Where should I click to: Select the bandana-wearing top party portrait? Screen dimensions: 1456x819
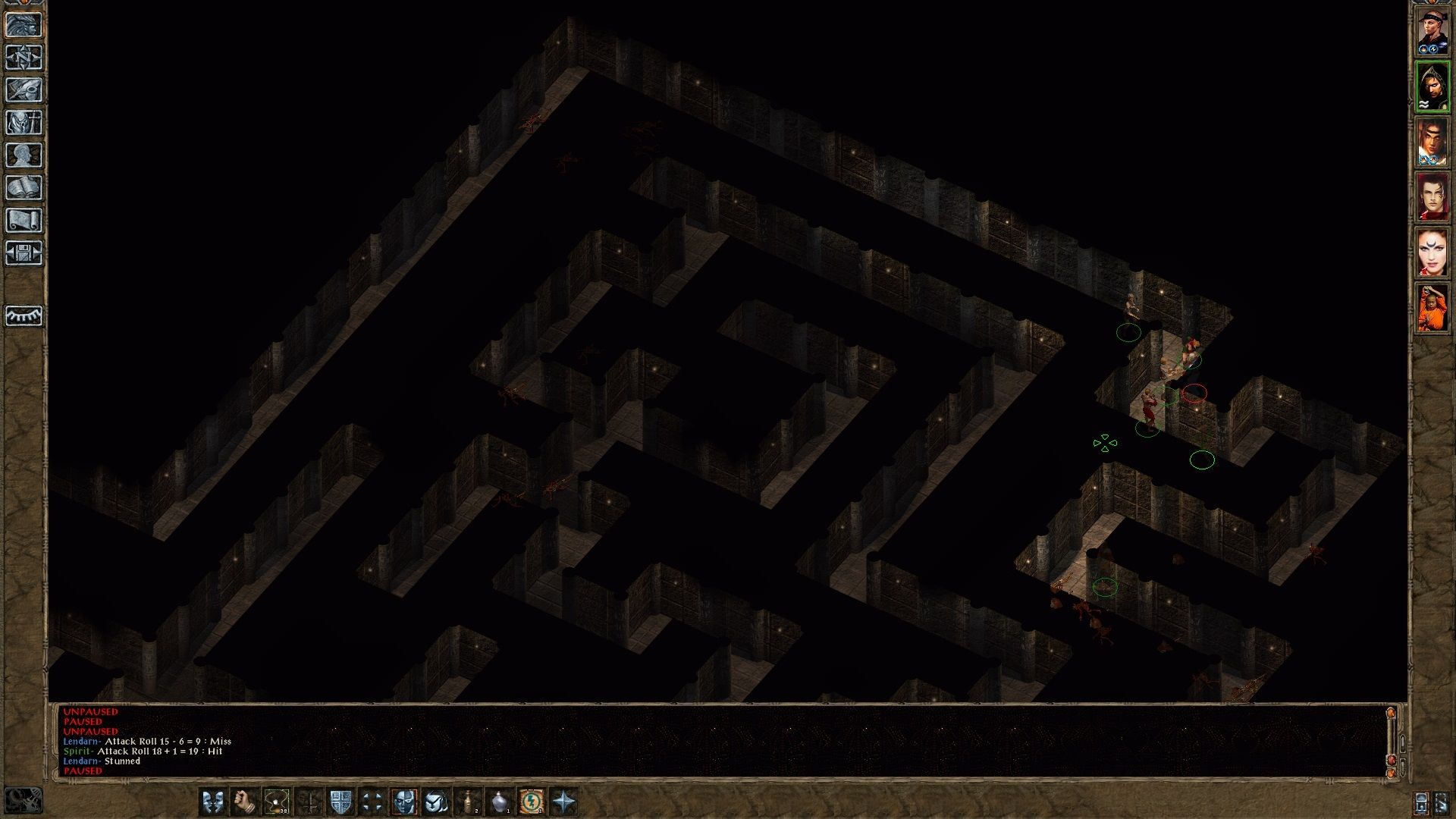coord(1432,32)
